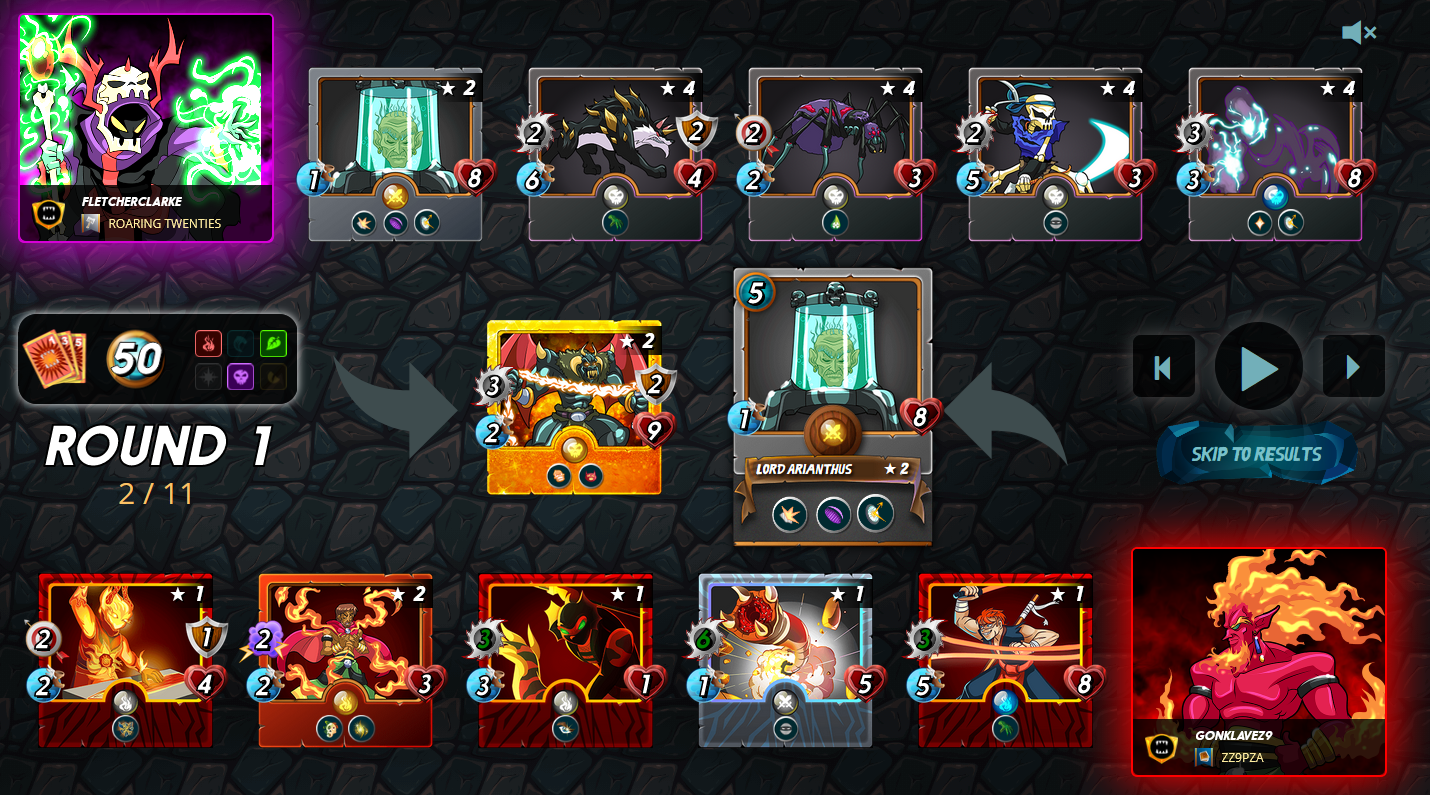Click the Shield ability icon on Lord Arianthus

coord(790,514)
